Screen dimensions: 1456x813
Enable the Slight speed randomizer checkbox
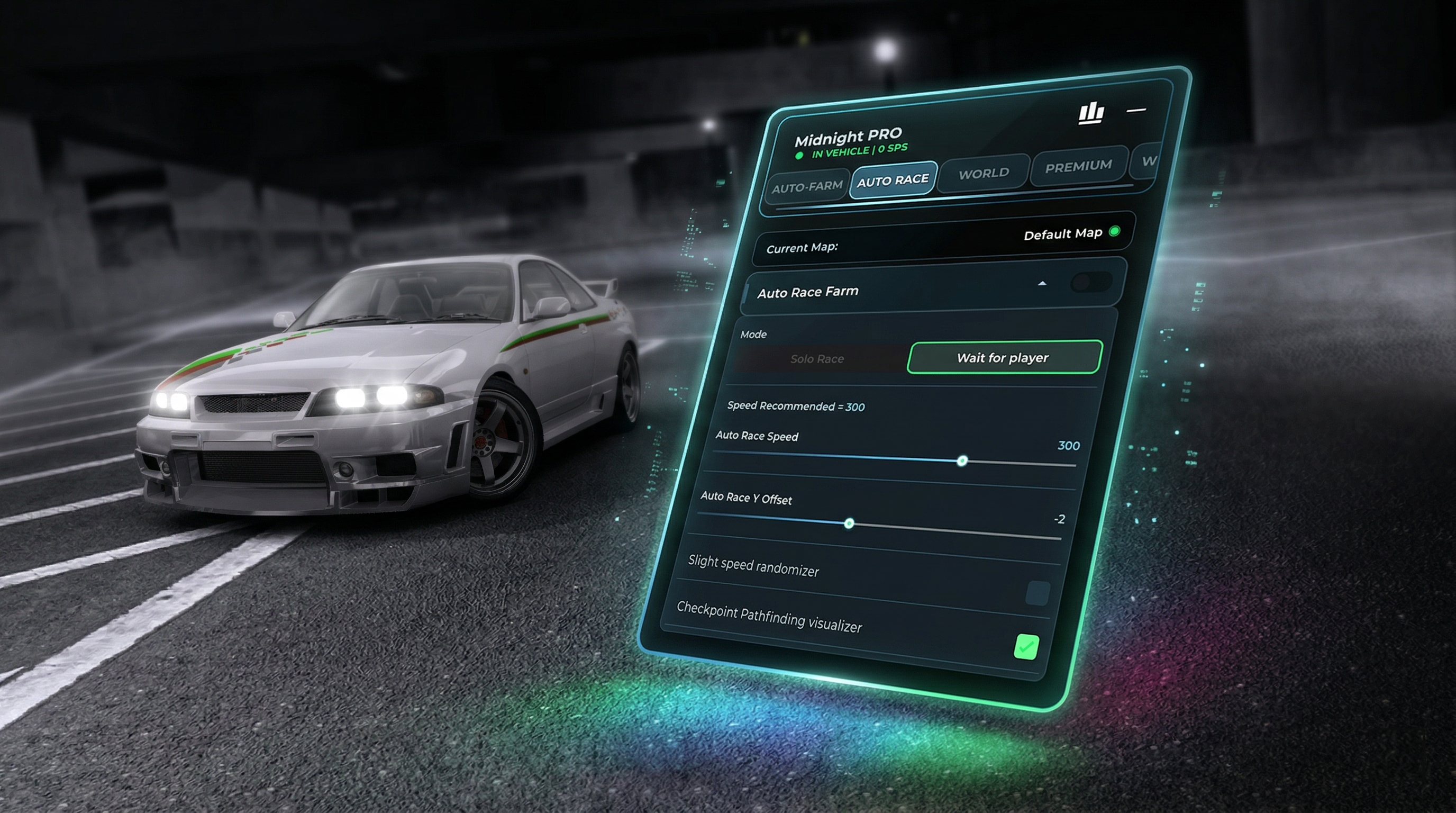[1037, 593]
